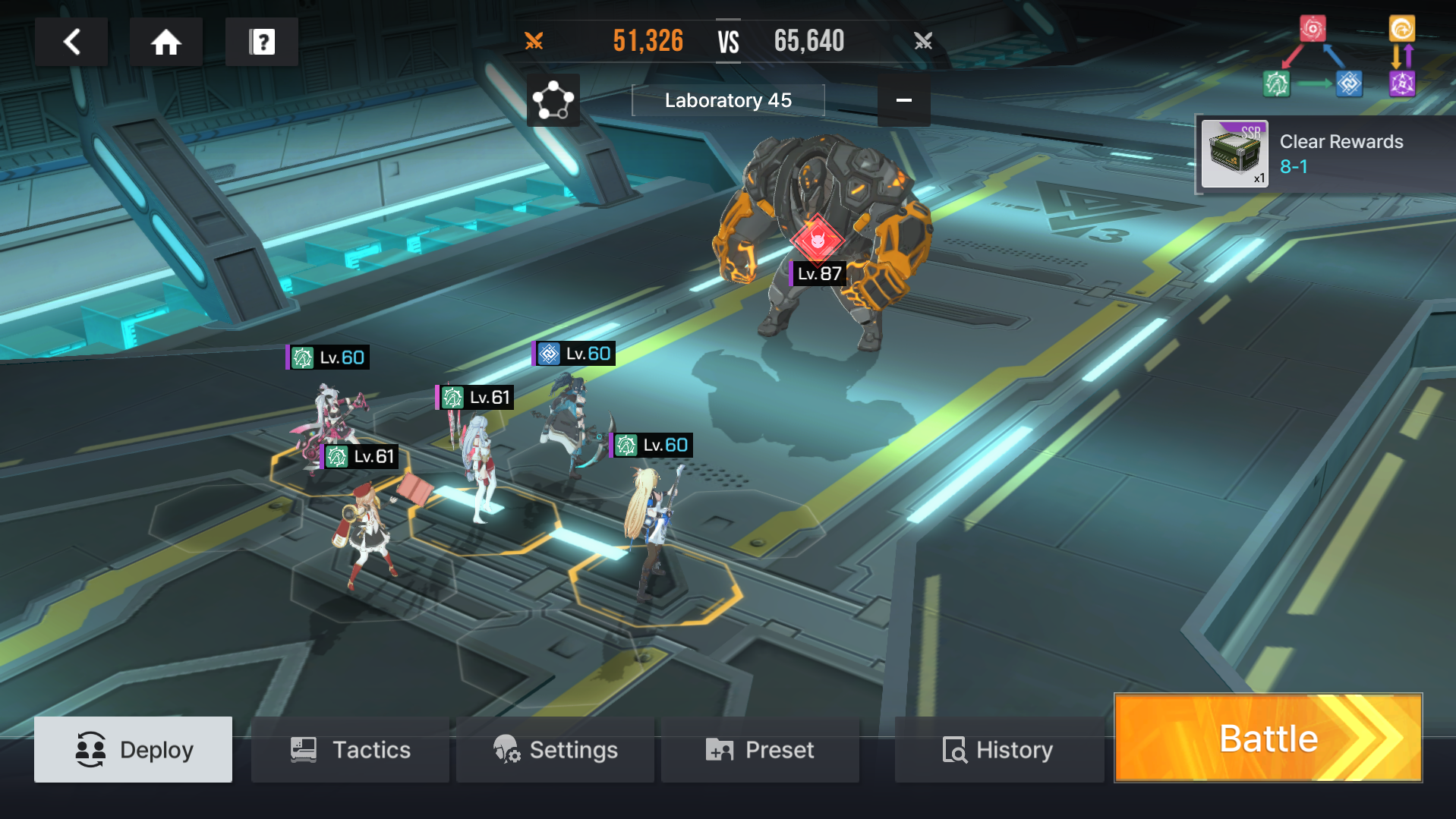Image resolution: width=1456 pixels, height=819 pixels.
Task: Open the Tactics tab
Action: (350, 749)
